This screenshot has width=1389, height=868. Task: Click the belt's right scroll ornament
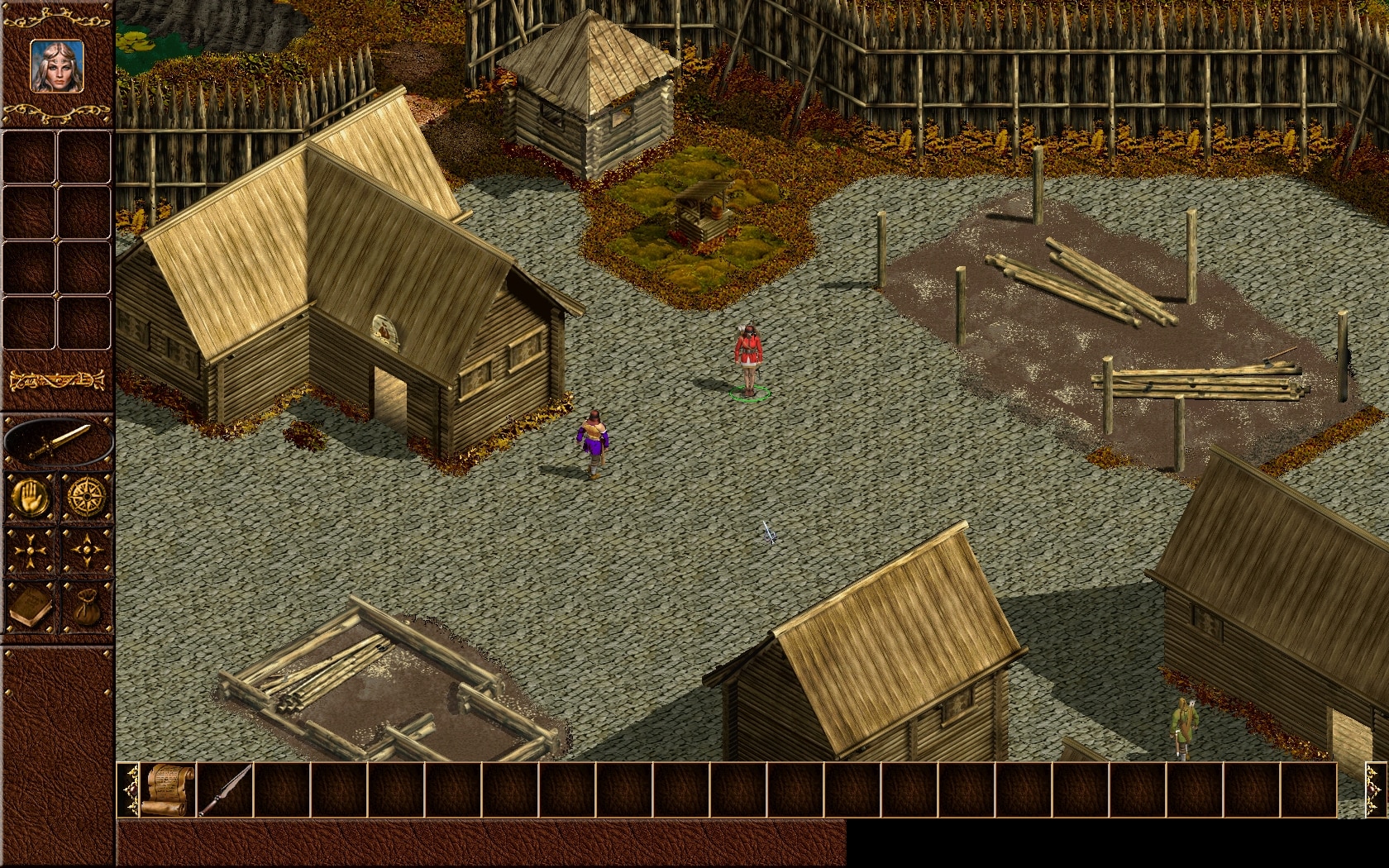coord(1375,789)
